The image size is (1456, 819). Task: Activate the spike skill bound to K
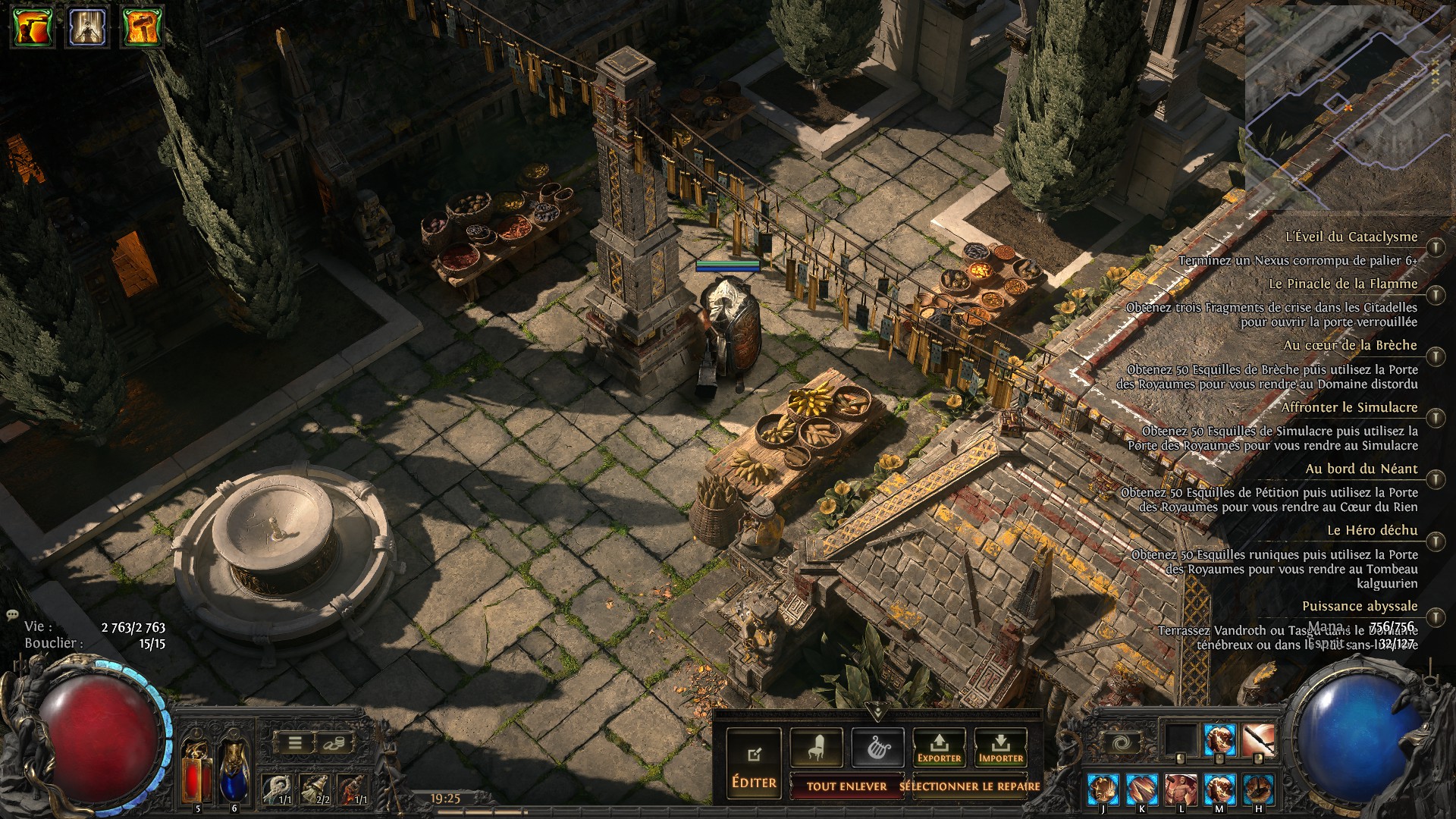[x=1141, y=790]
